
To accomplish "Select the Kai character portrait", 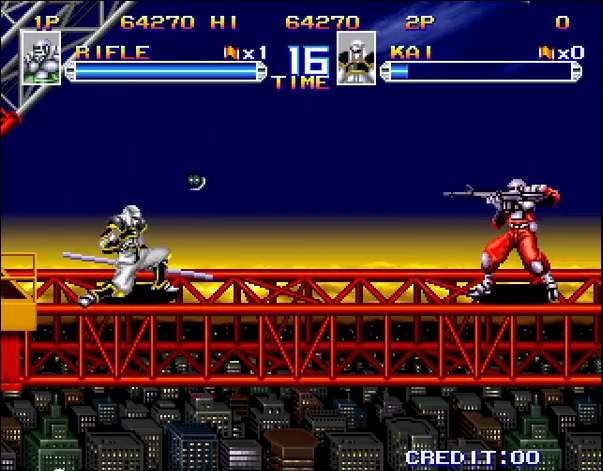I will 356,58.
